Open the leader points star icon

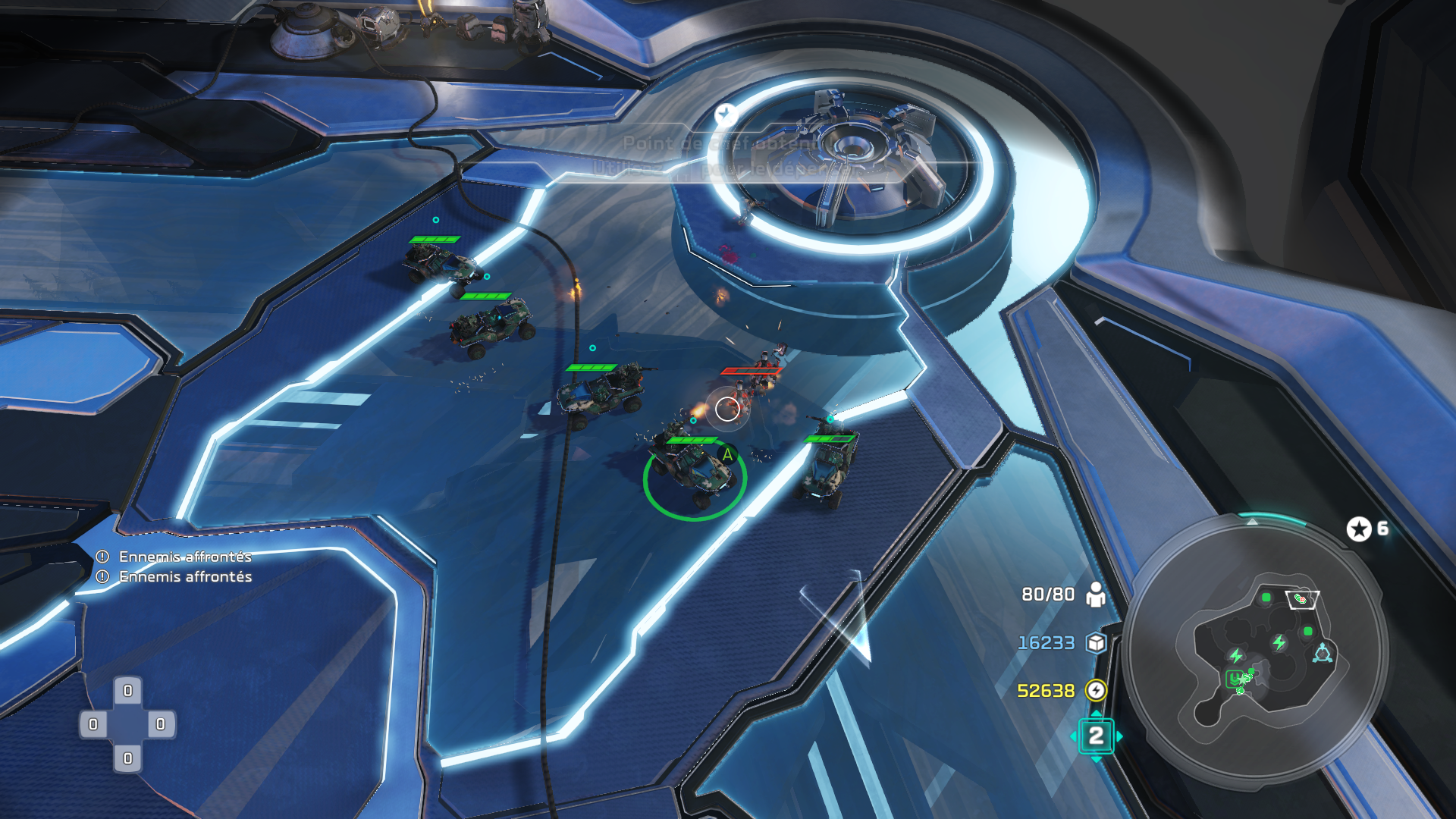[x=1359, y=529]
